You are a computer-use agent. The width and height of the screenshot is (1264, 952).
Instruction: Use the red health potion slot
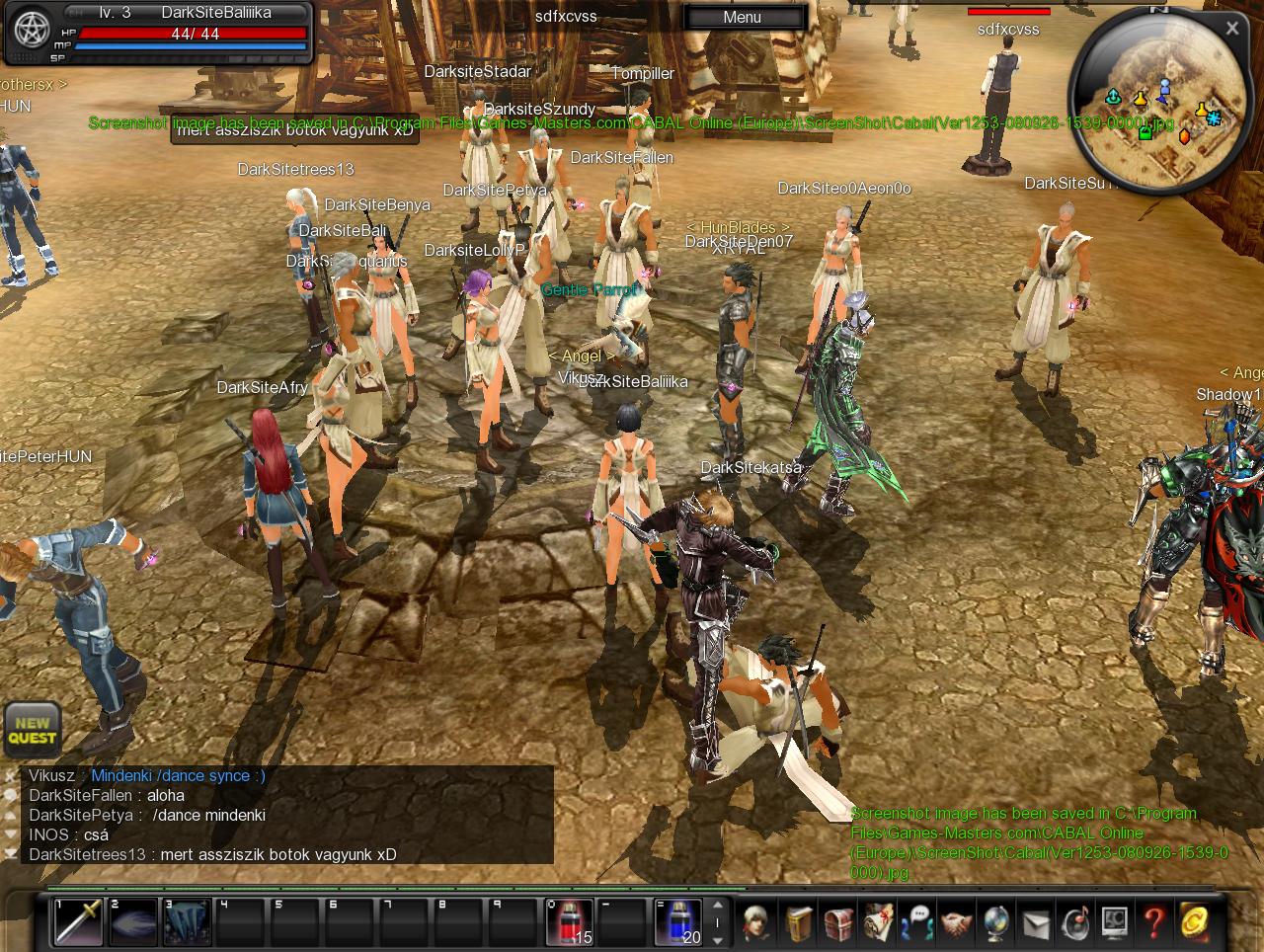point(570,921)
